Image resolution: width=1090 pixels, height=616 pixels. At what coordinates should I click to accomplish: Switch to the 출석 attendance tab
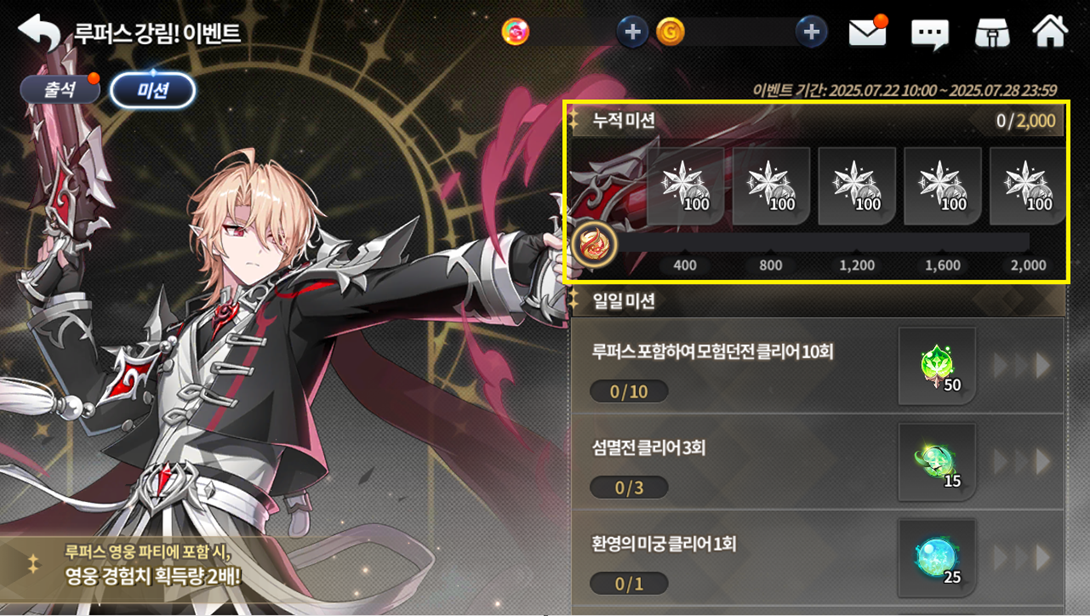(60, 90)
